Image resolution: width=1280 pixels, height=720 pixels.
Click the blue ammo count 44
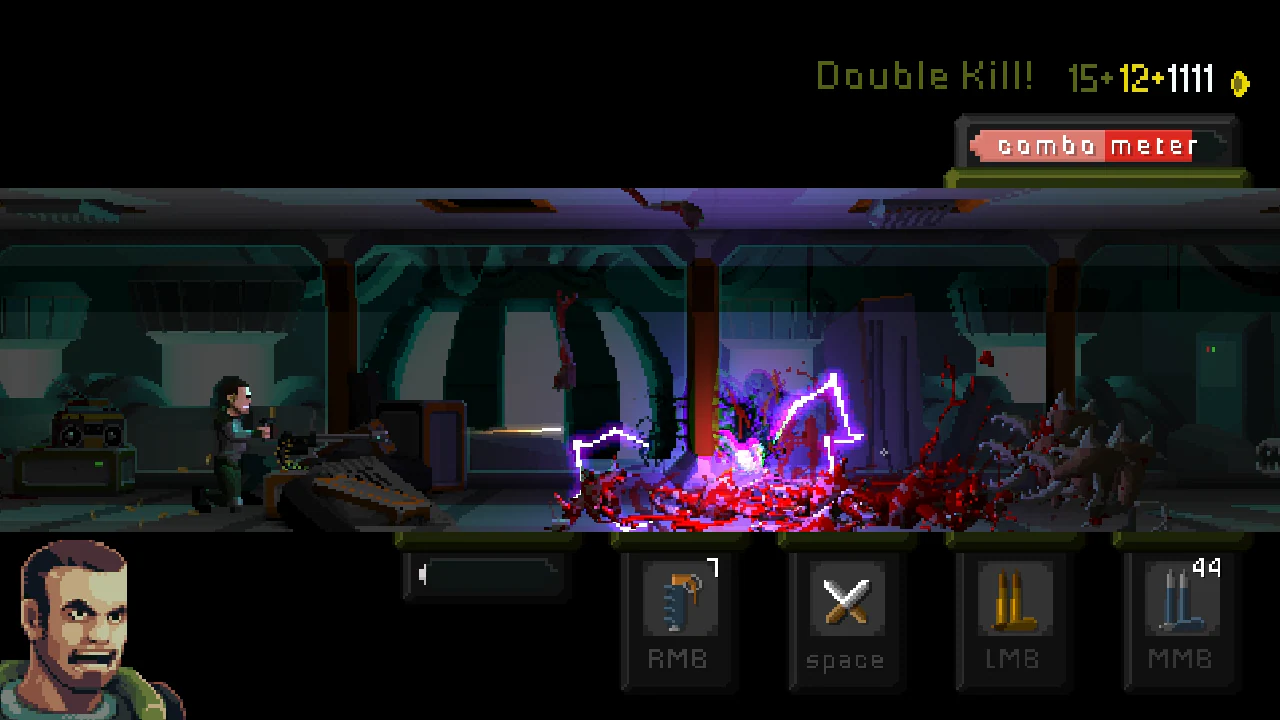click(1207, 567)
